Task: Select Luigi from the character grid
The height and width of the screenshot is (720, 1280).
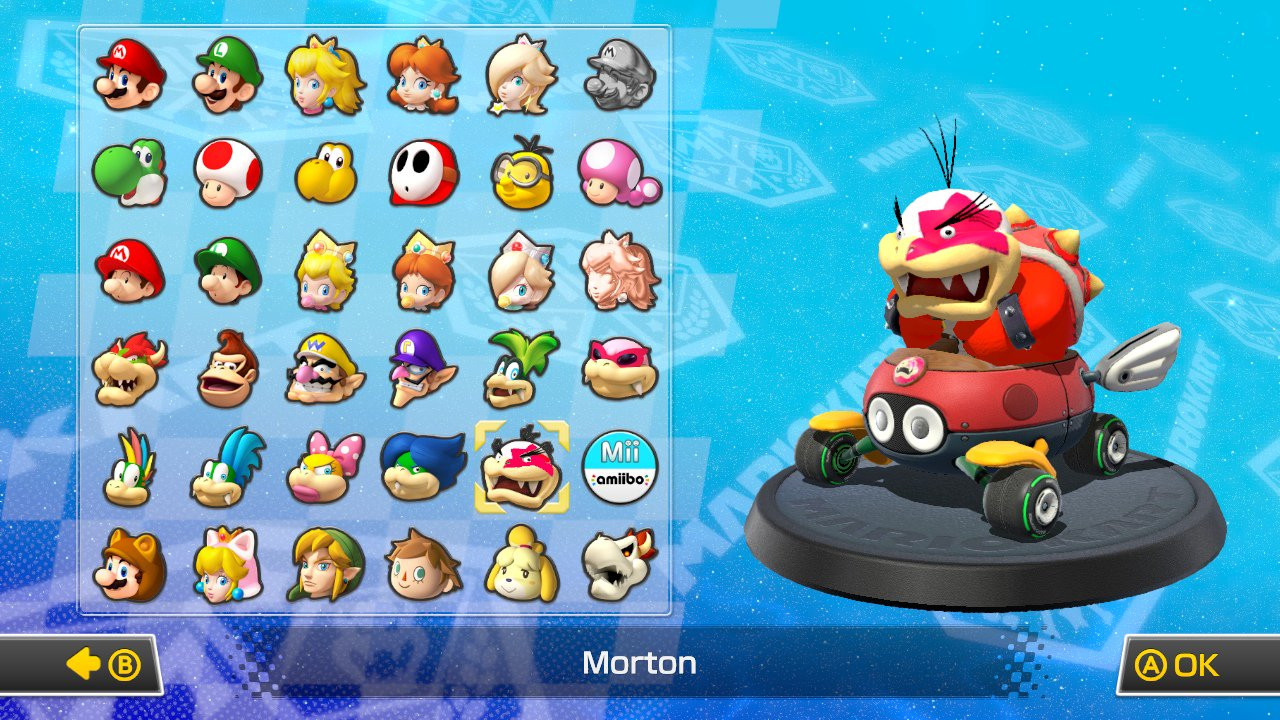Action: click(x=226, y=75)
